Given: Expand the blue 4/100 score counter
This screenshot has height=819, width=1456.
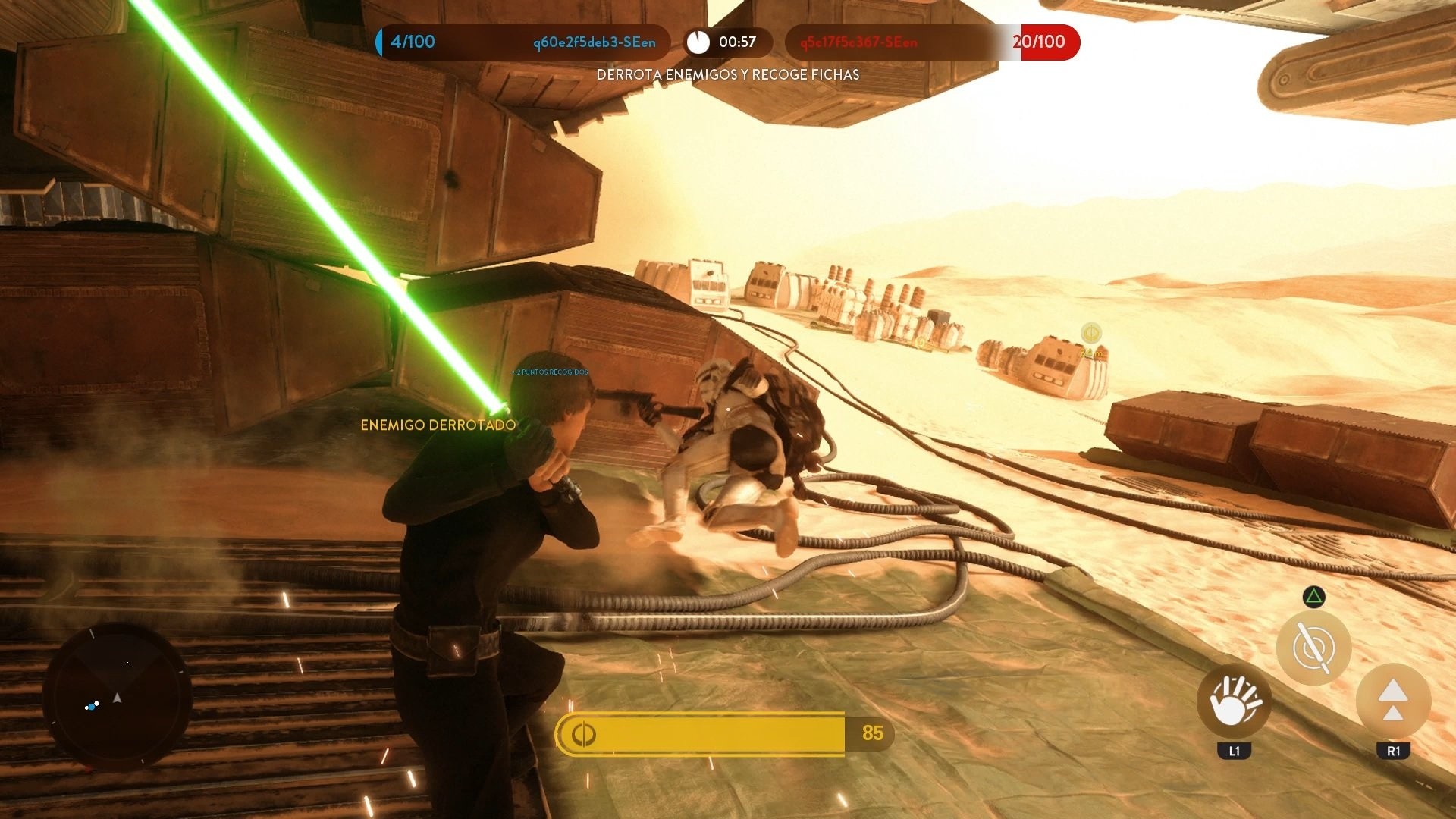Looking at the screenshot, I should pos(412,42).
